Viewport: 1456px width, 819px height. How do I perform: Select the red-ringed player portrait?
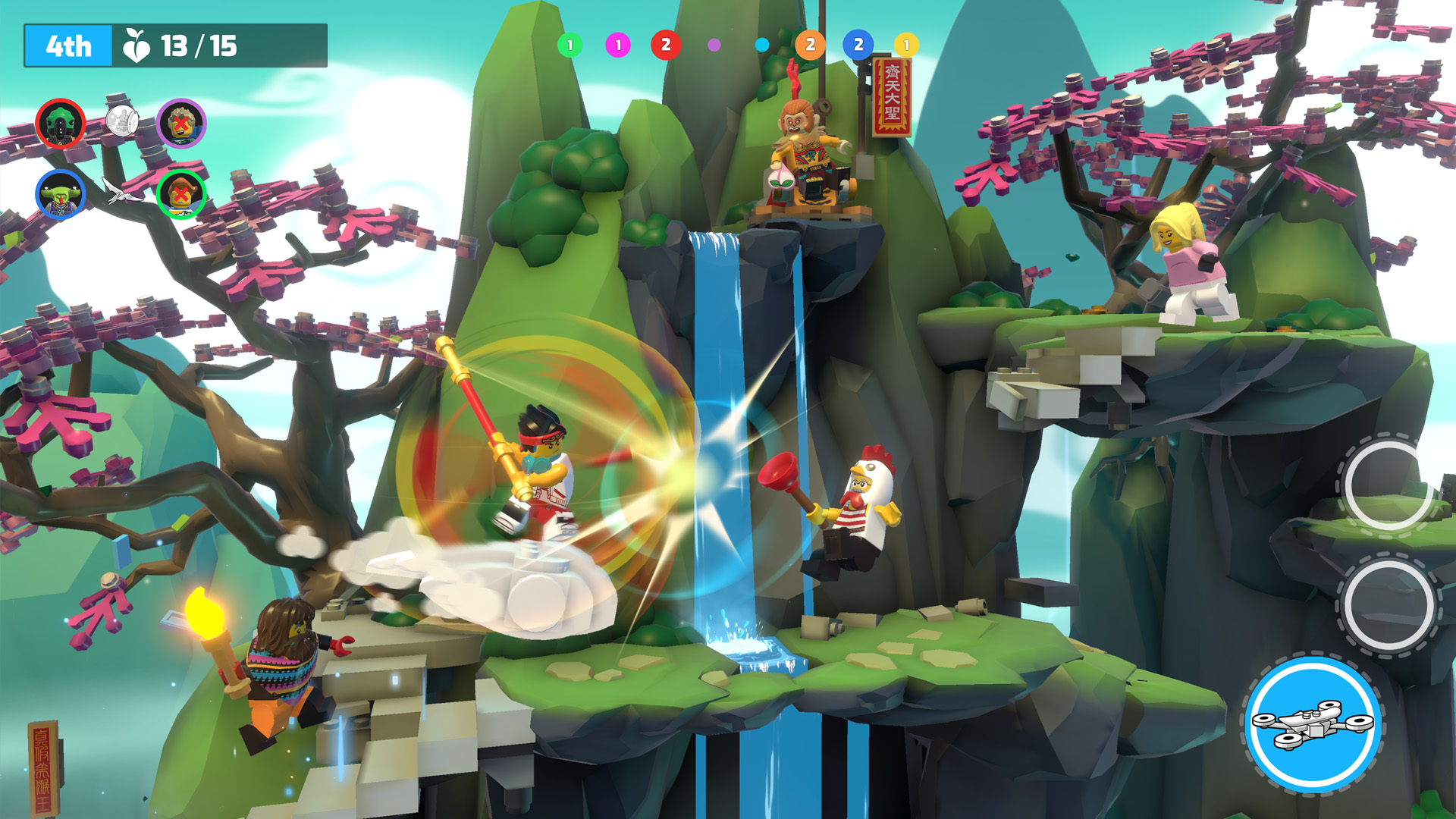point(60,123)
